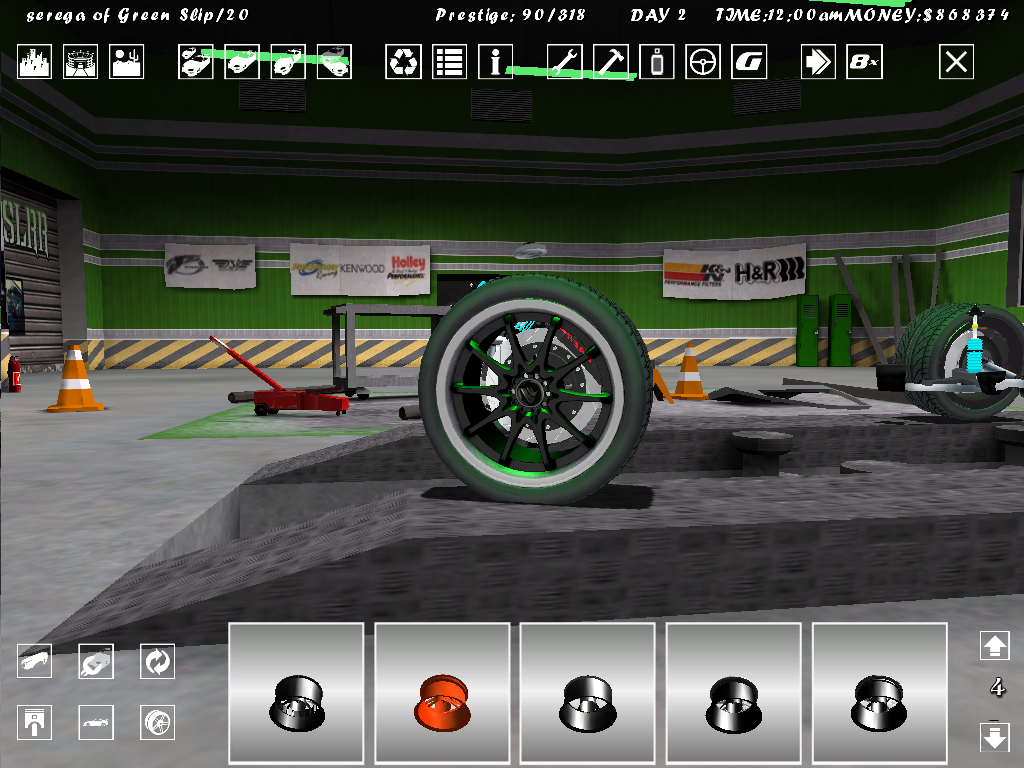Open the info 'i' panel
Image resolution: width=1024 pixels, height=768 pixels.
495,62
